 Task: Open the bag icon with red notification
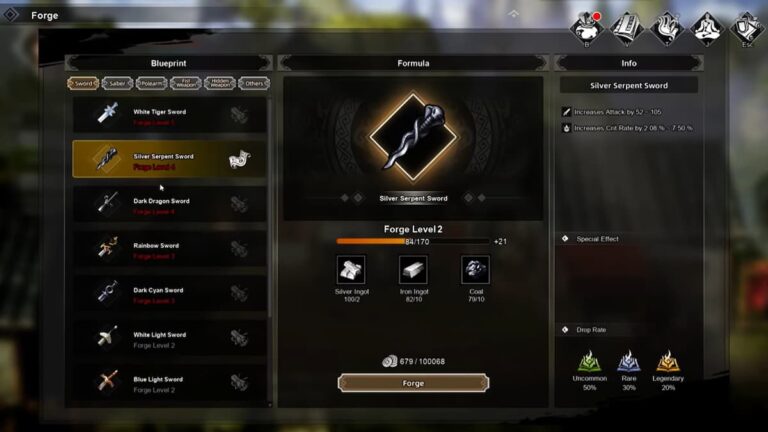pos(586,27)
